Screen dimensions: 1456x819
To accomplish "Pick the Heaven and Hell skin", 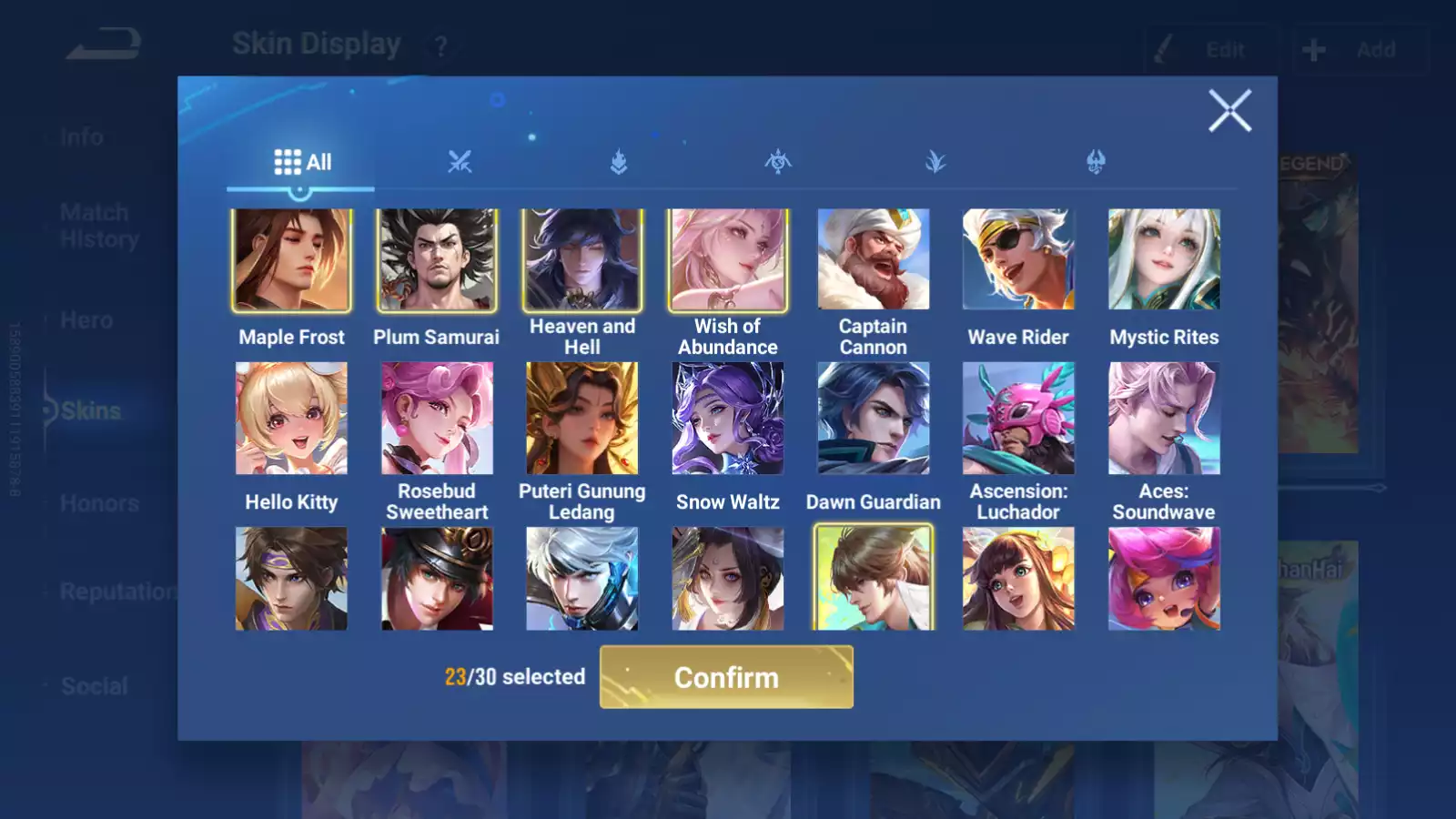I will (582, 260).
